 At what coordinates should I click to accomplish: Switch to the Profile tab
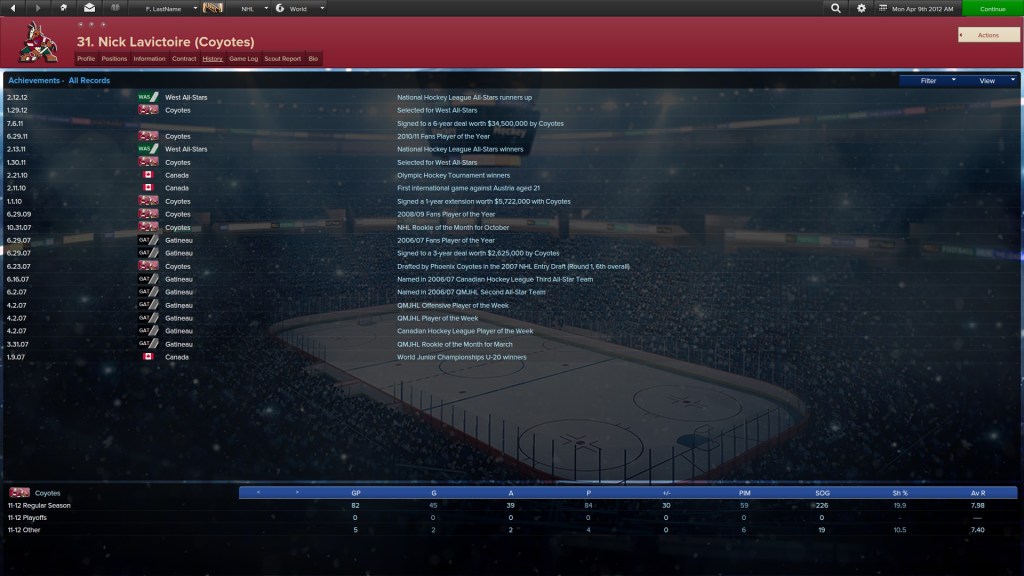point(86,59)
